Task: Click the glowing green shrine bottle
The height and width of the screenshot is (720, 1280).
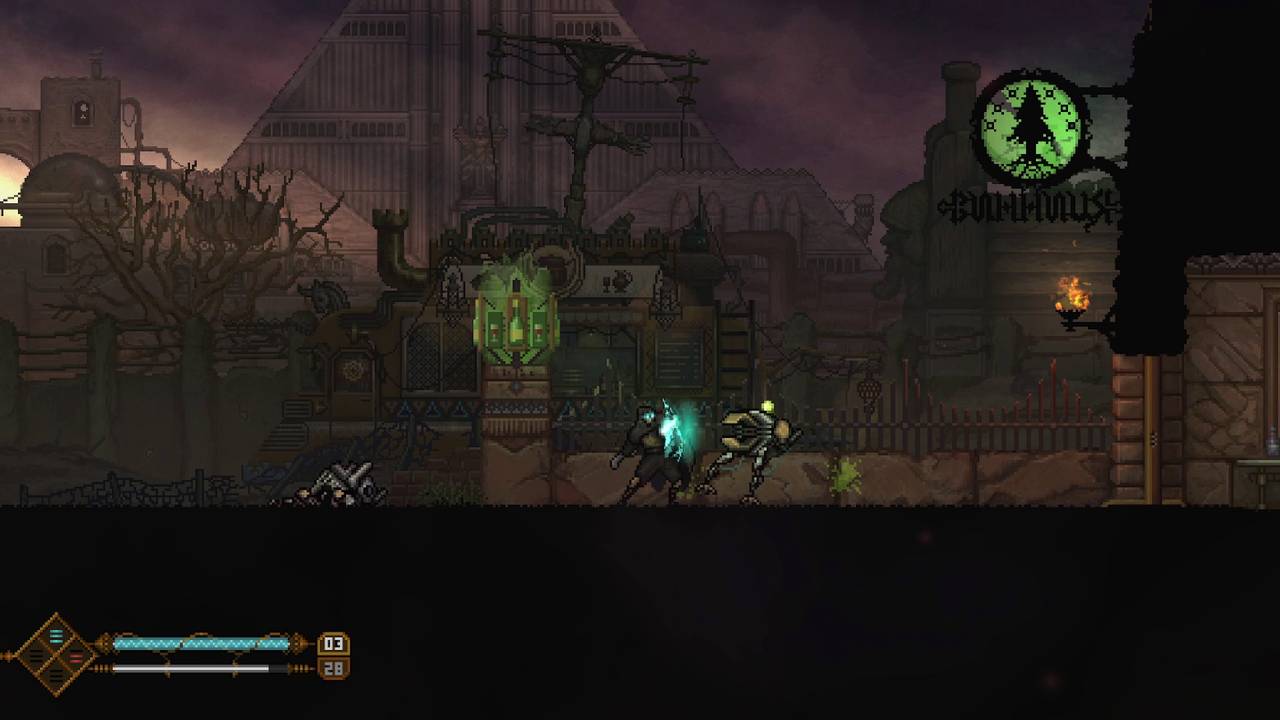Action: tap(515, 320)
